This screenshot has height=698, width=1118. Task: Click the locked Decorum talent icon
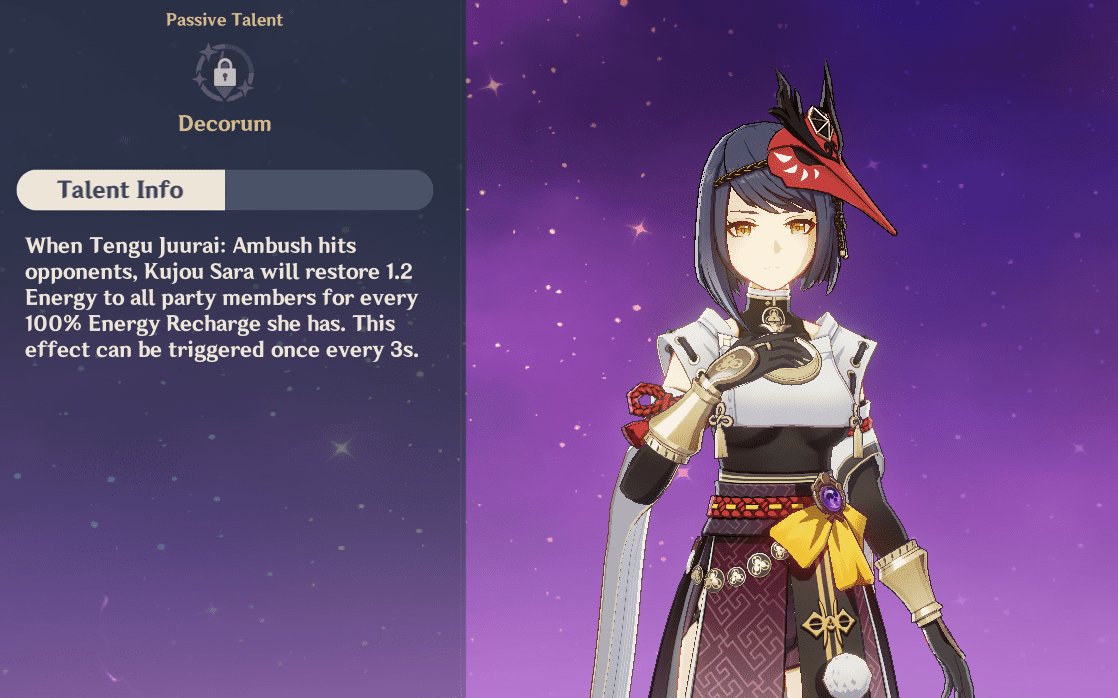pos(224,73)
